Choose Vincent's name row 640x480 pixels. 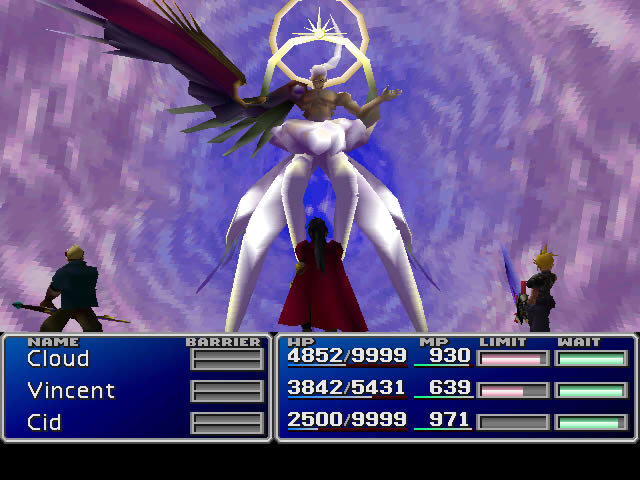(x=71, y=391)
